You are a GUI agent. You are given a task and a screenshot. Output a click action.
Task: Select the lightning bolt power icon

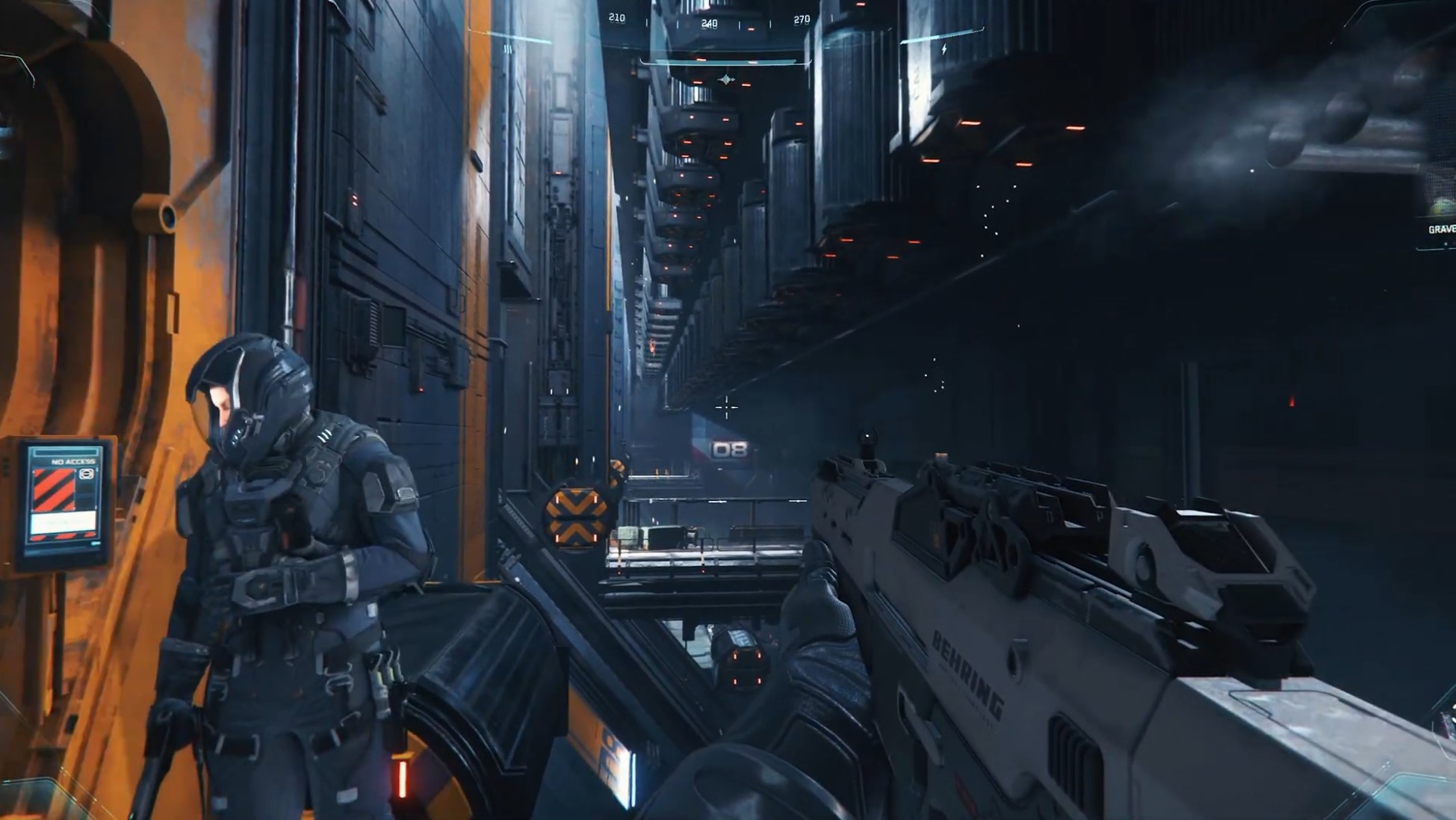[944, 50]
